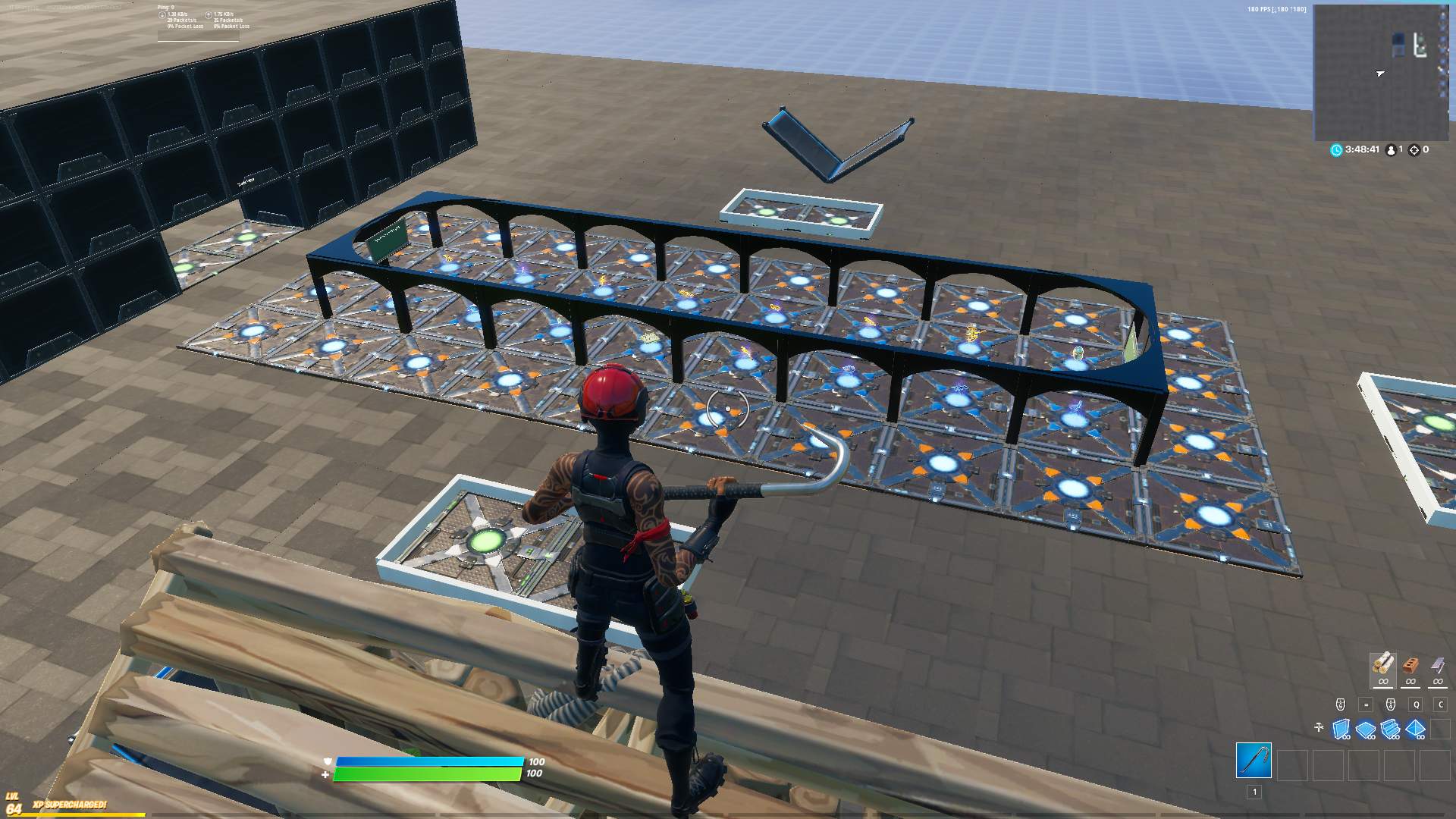This screenshot has width=1456, height=819.
Task: Select the pyramid roof build piece icon
Action: tap(1415, 728)
